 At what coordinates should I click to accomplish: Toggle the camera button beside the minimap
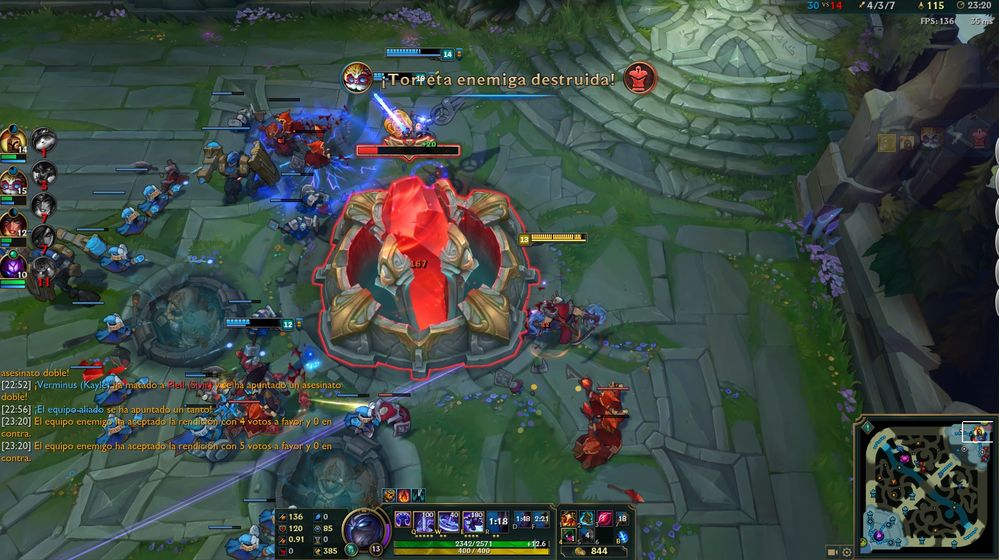pyautogui.click(x=832, y=552)
